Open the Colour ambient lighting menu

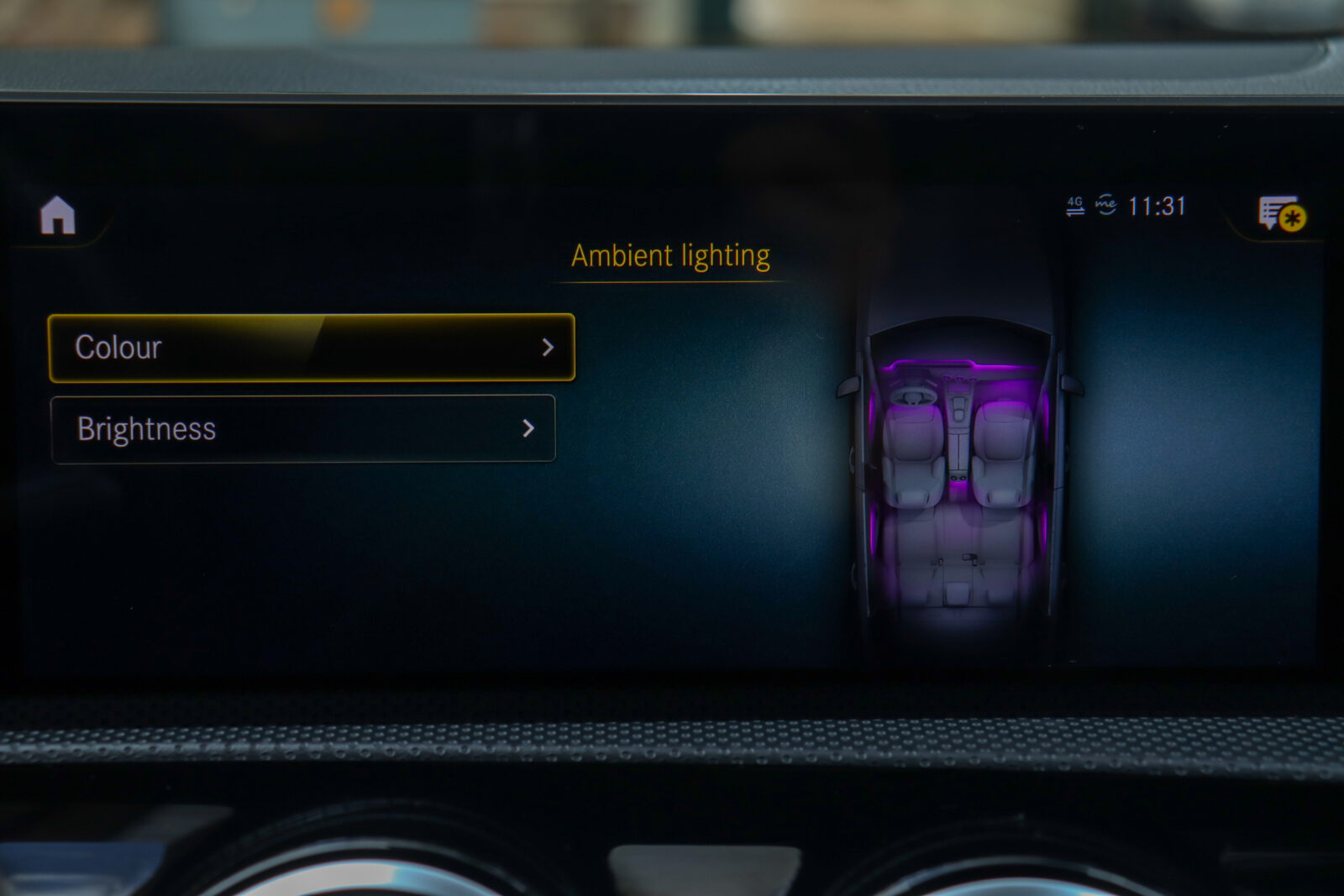pos(312,348)
